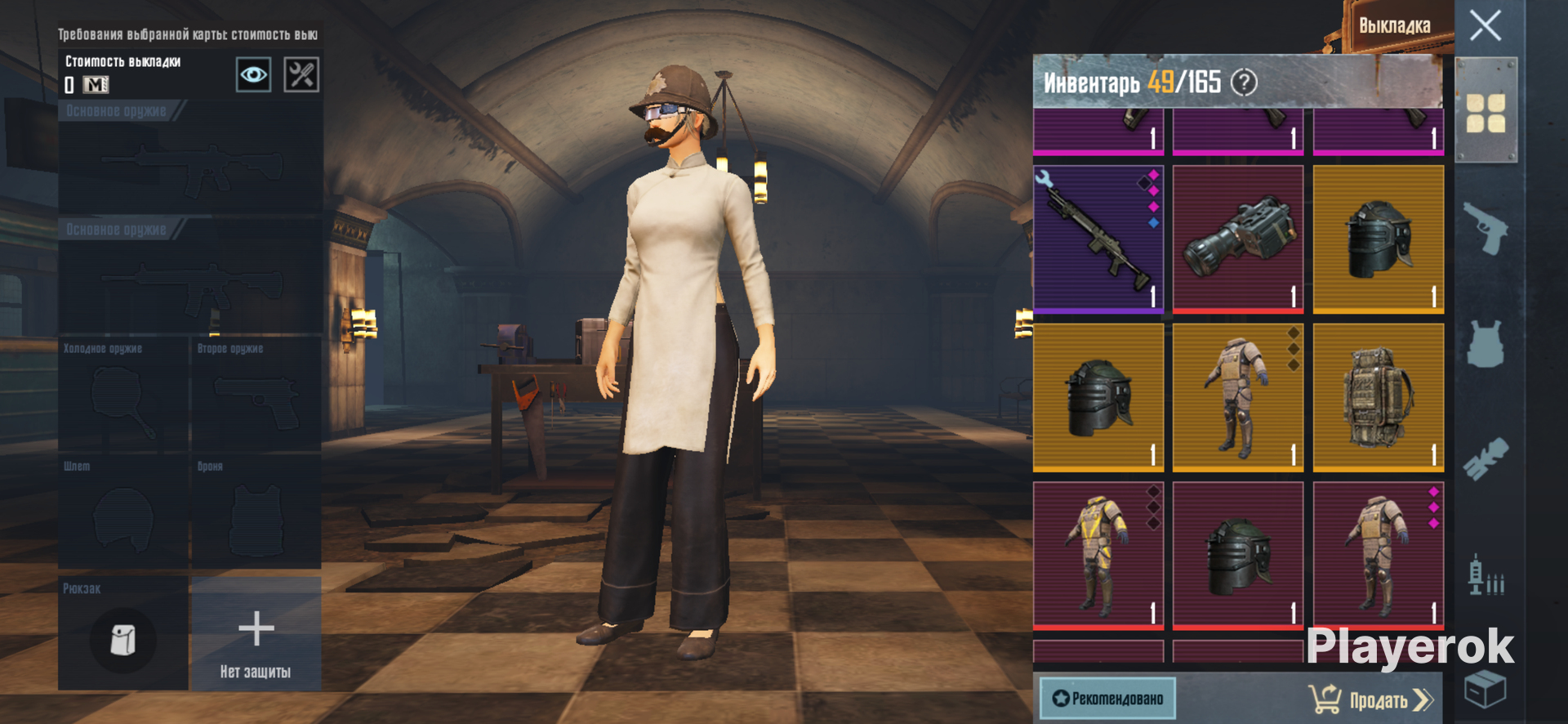Select the machine gun in inventory
This screenshot has width=1568, height=724.
tap(1098, 239)
